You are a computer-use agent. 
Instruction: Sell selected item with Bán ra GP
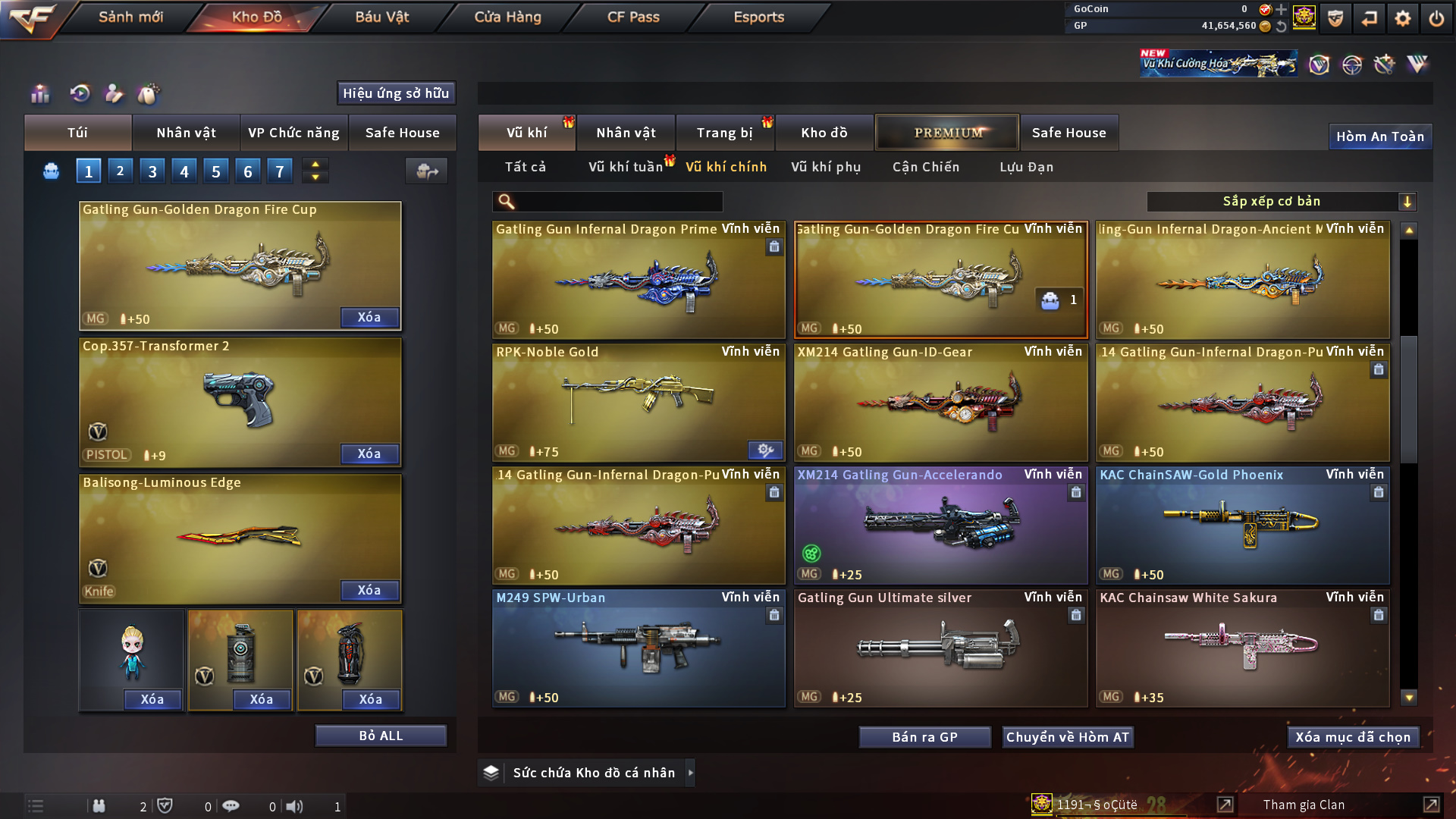coord(924,737)
